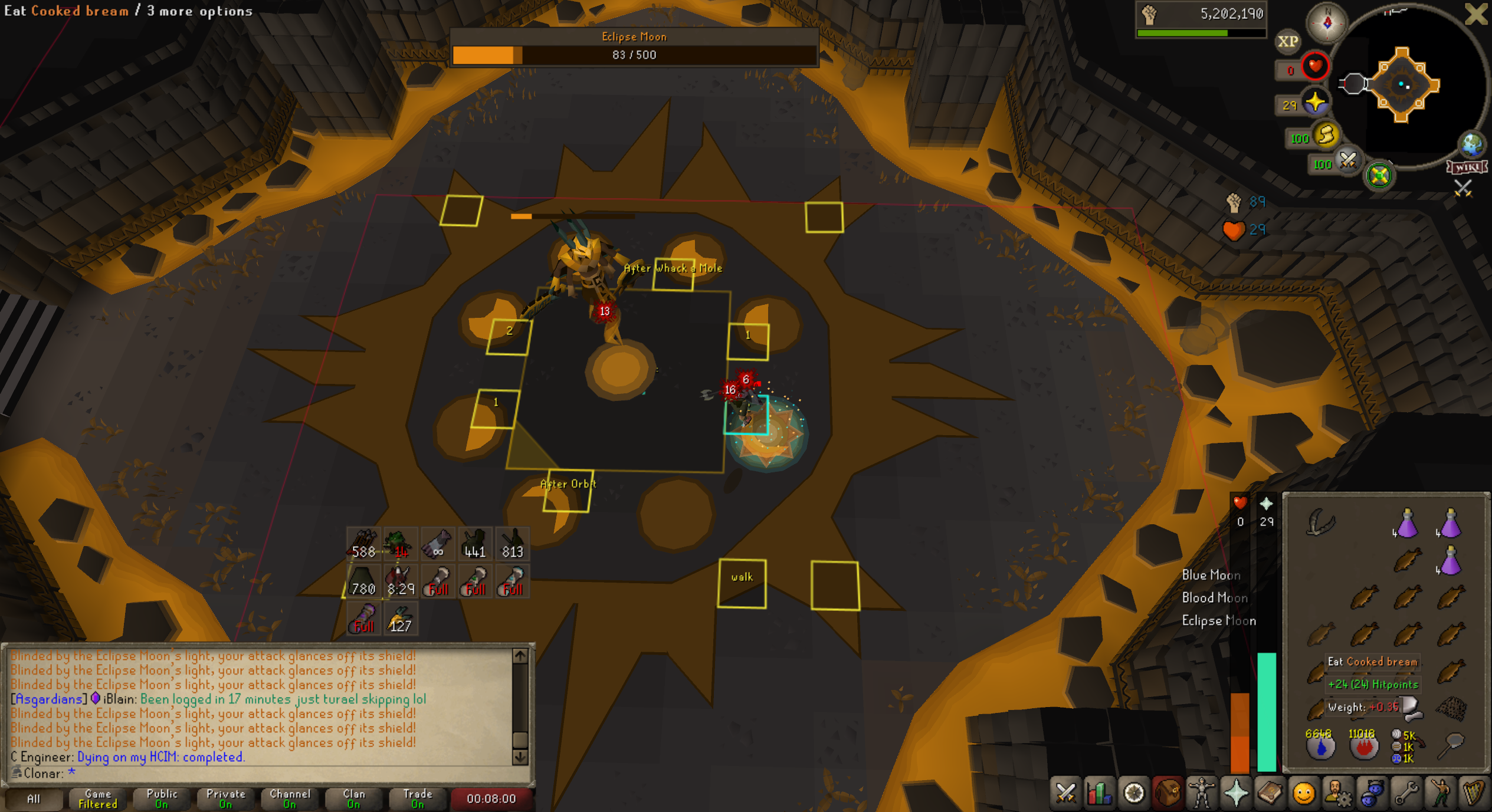Open the wrench Settings tab
The image size is (1492, 812).
(x=1406, y=793)
